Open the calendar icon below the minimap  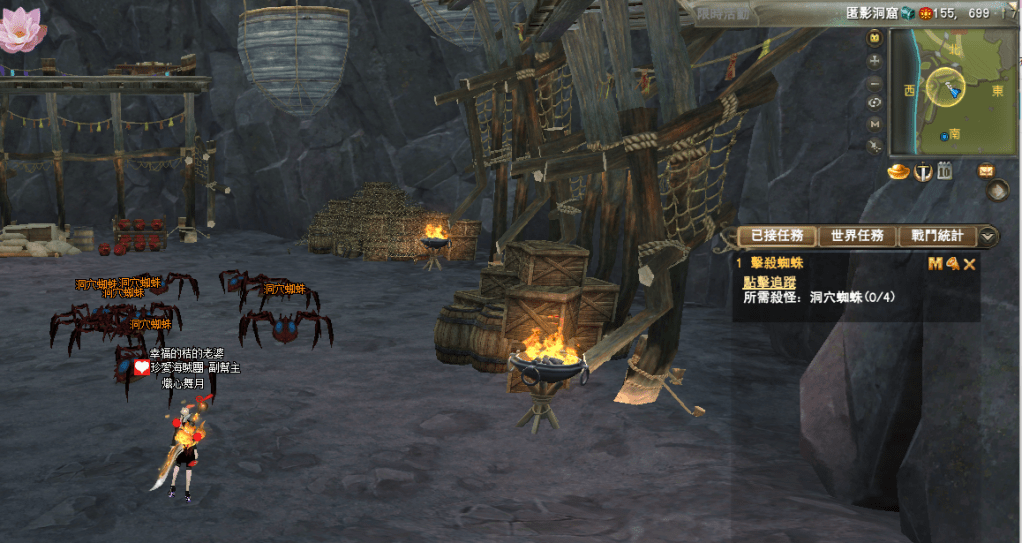[943, 172]
